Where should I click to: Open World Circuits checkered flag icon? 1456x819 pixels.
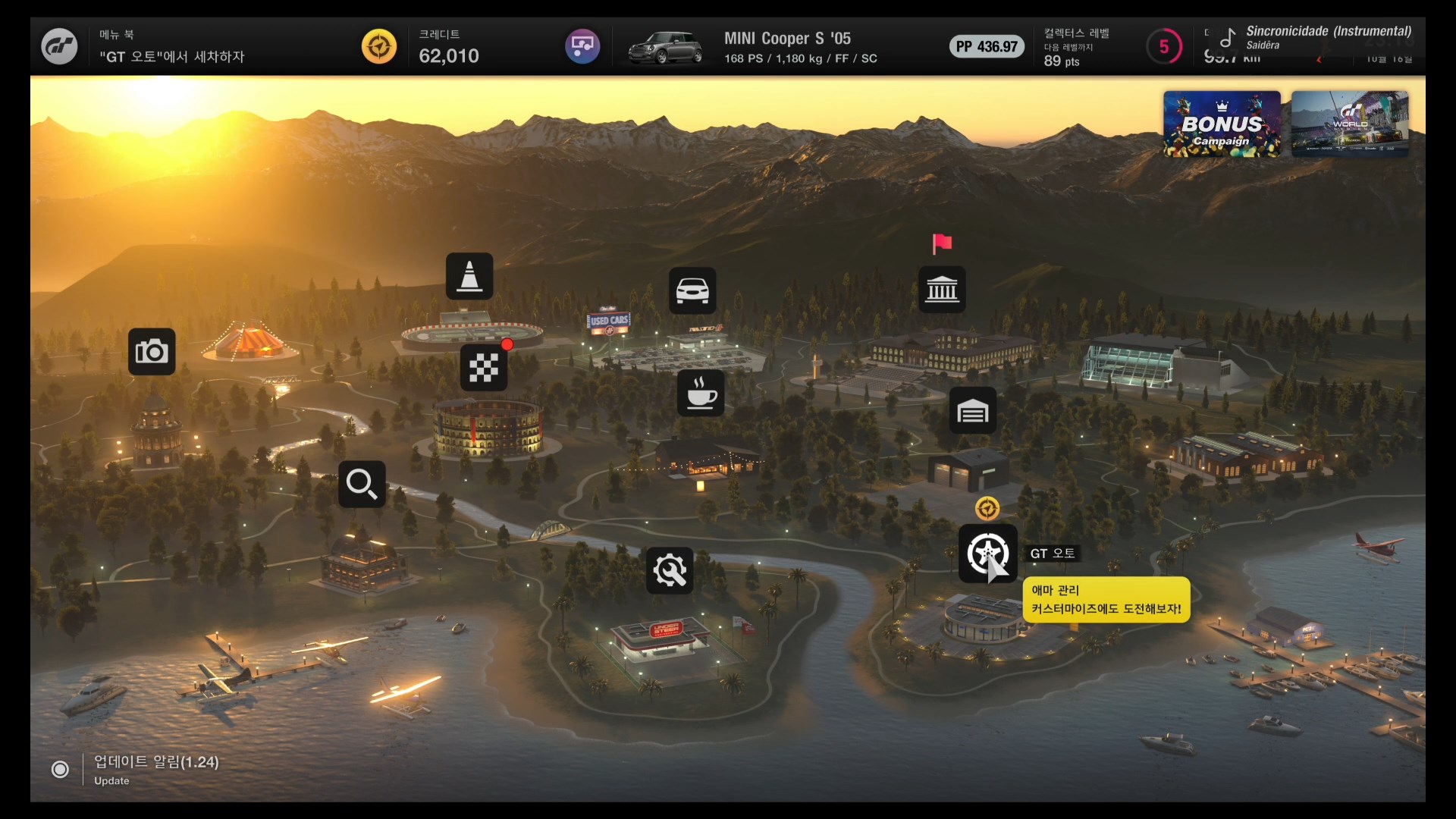pyautogui.click(x=484, y=368)
